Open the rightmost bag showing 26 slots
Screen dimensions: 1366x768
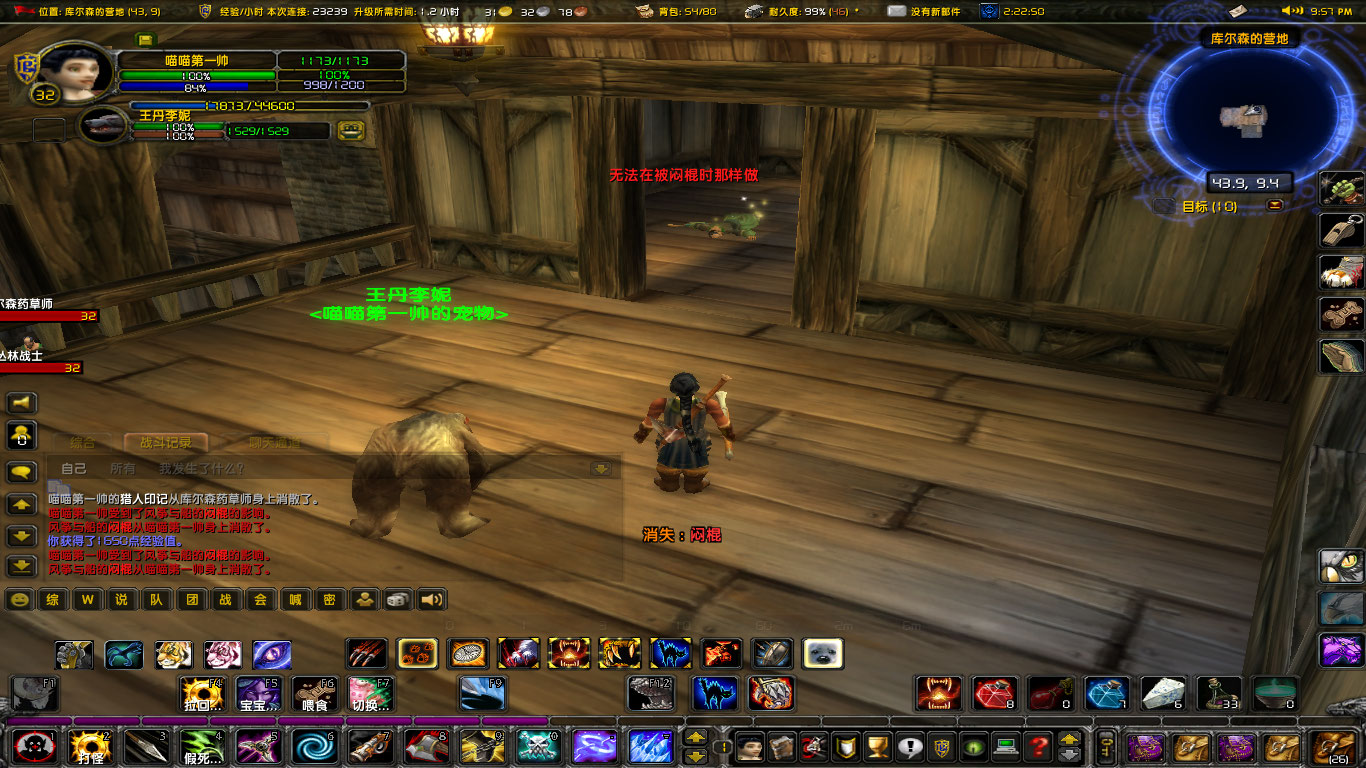1334,748
